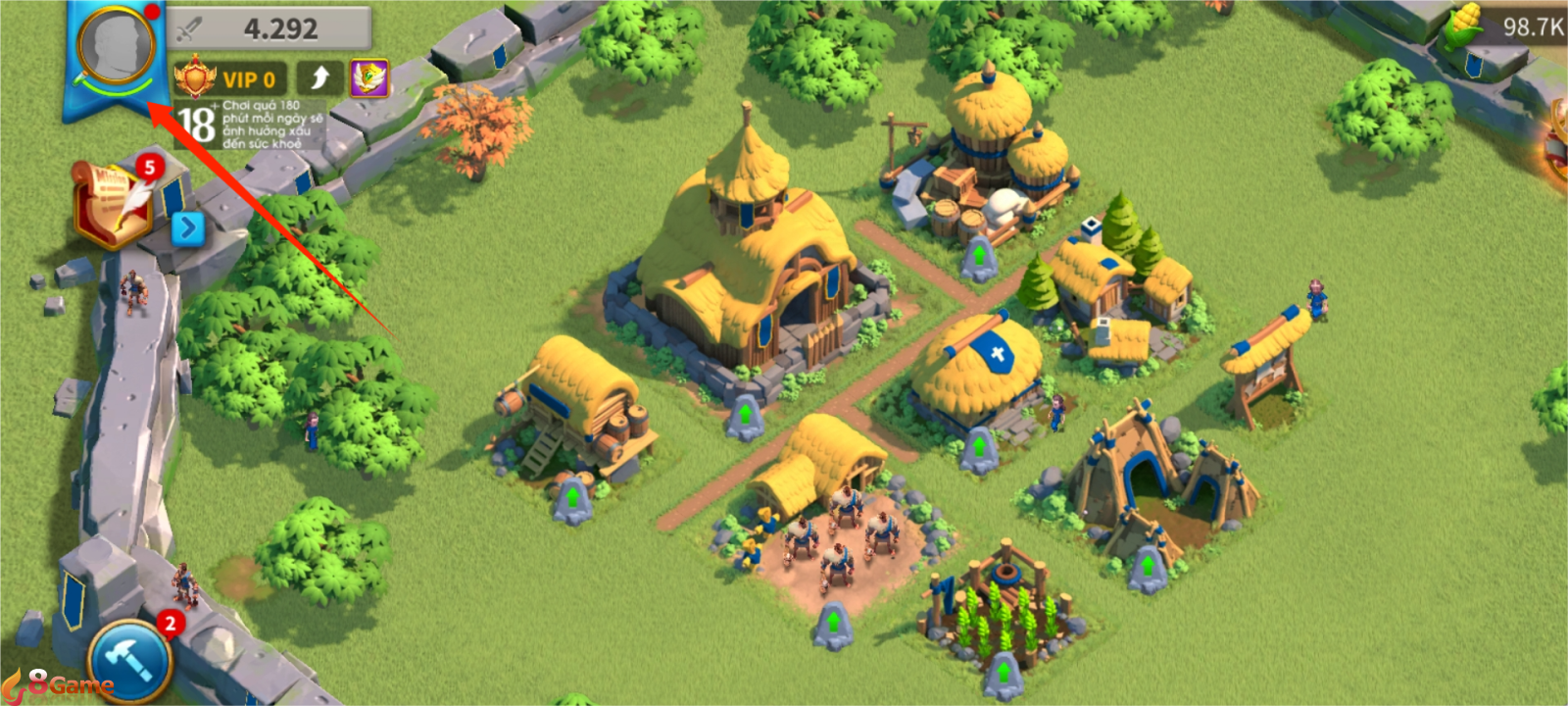Open the mission scroll with quill

pyautogui.click(x=114, y=202)
